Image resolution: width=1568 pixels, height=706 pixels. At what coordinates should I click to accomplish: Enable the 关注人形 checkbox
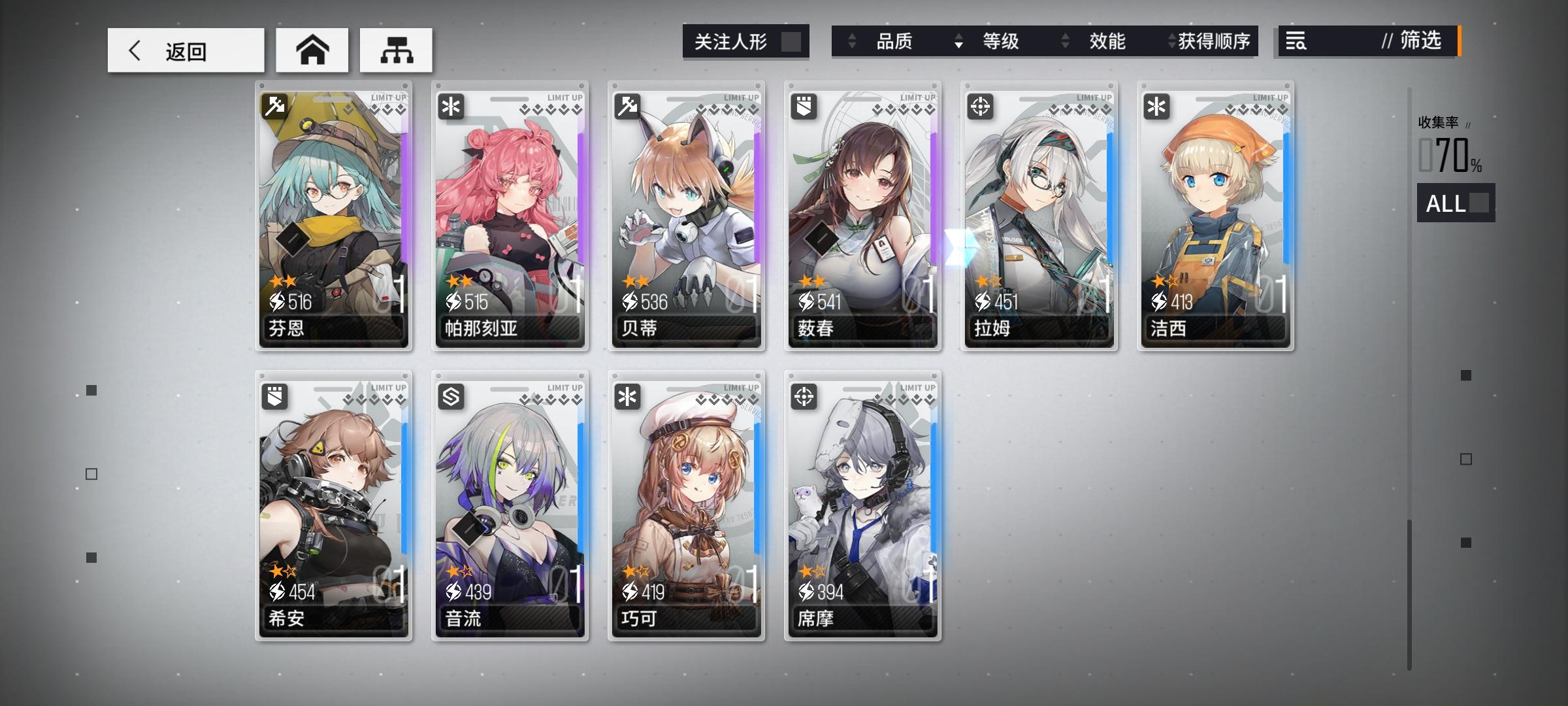[792, 41]
